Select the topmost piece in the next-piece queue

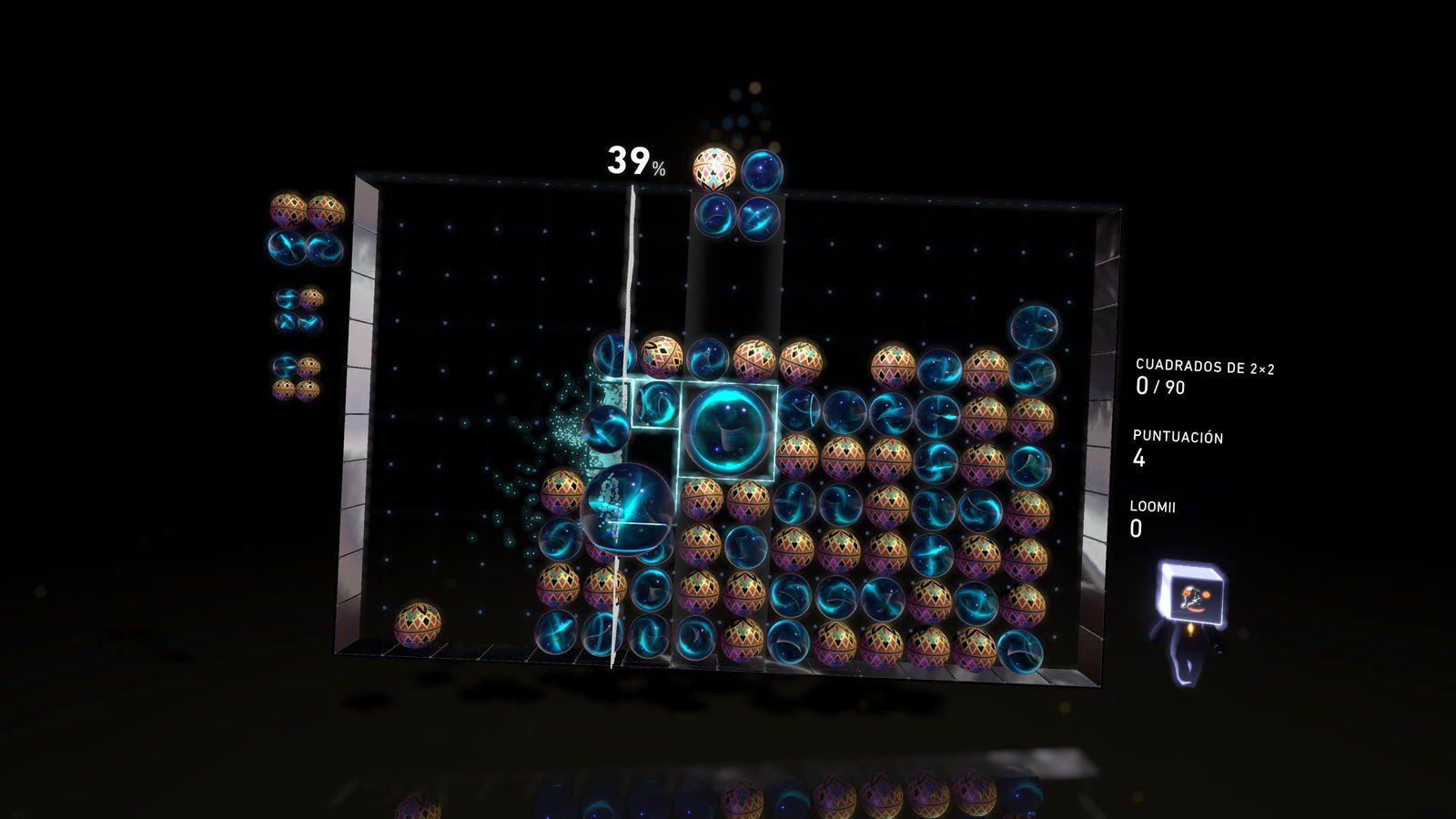tap(300, 227)
